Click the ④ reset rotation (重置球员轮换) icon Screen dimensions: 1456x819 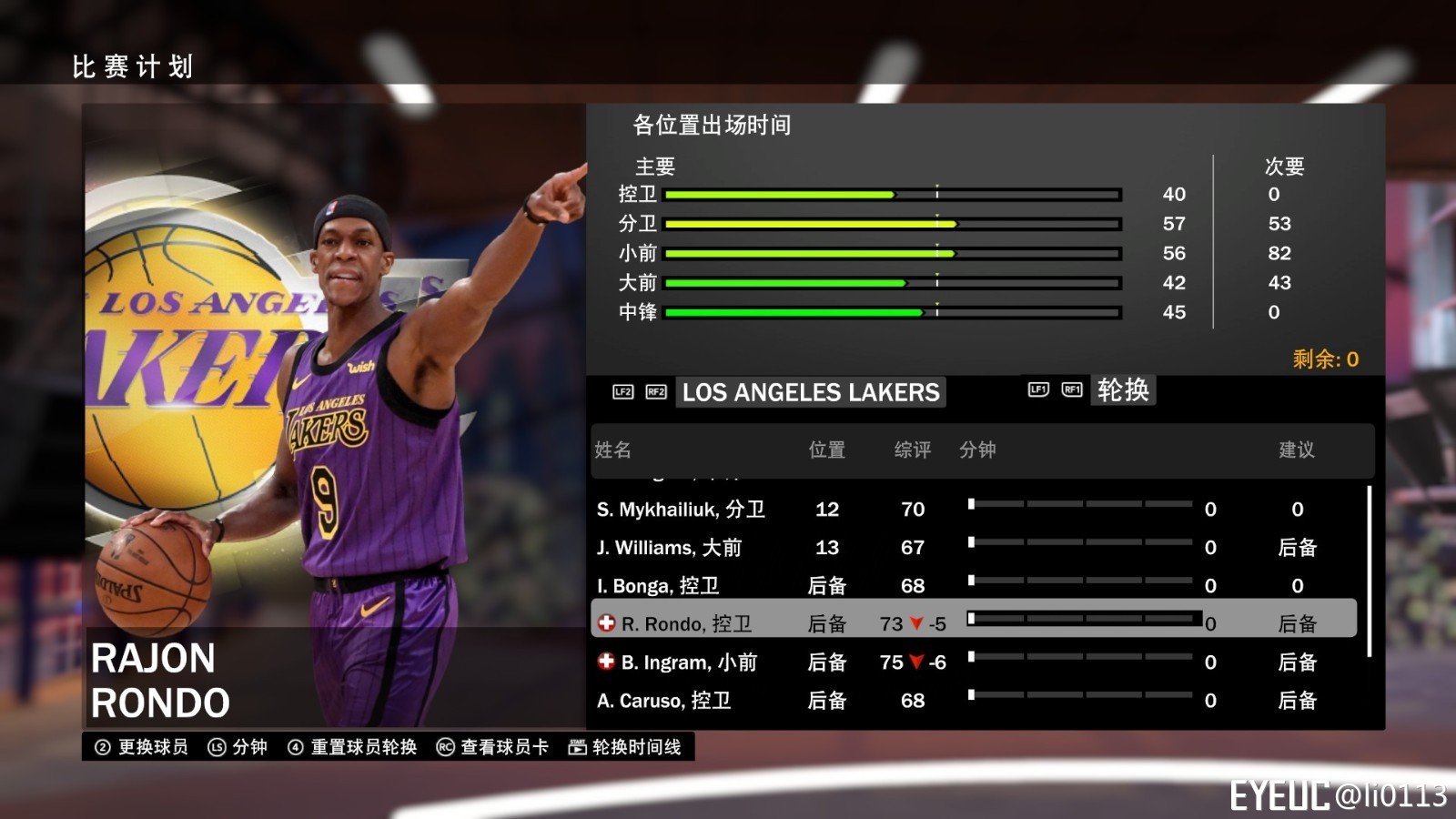(x=294, y=747)
